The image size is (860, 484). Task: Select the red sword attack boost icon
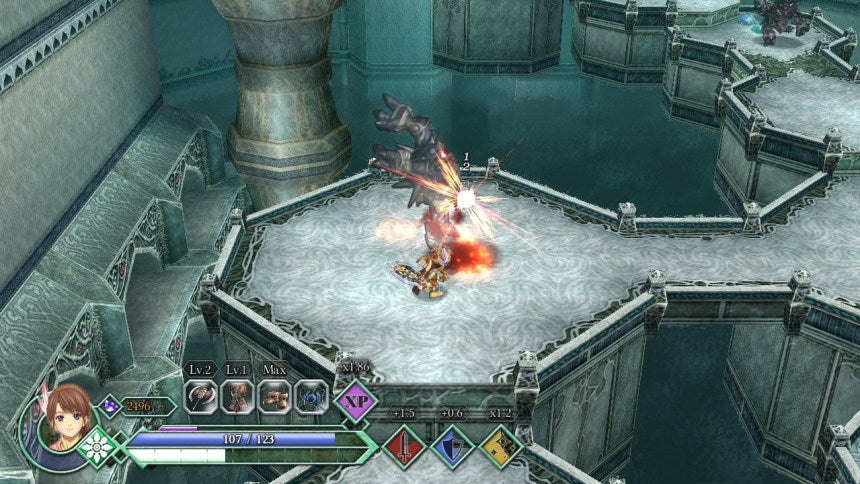click(x=402, y=445)
